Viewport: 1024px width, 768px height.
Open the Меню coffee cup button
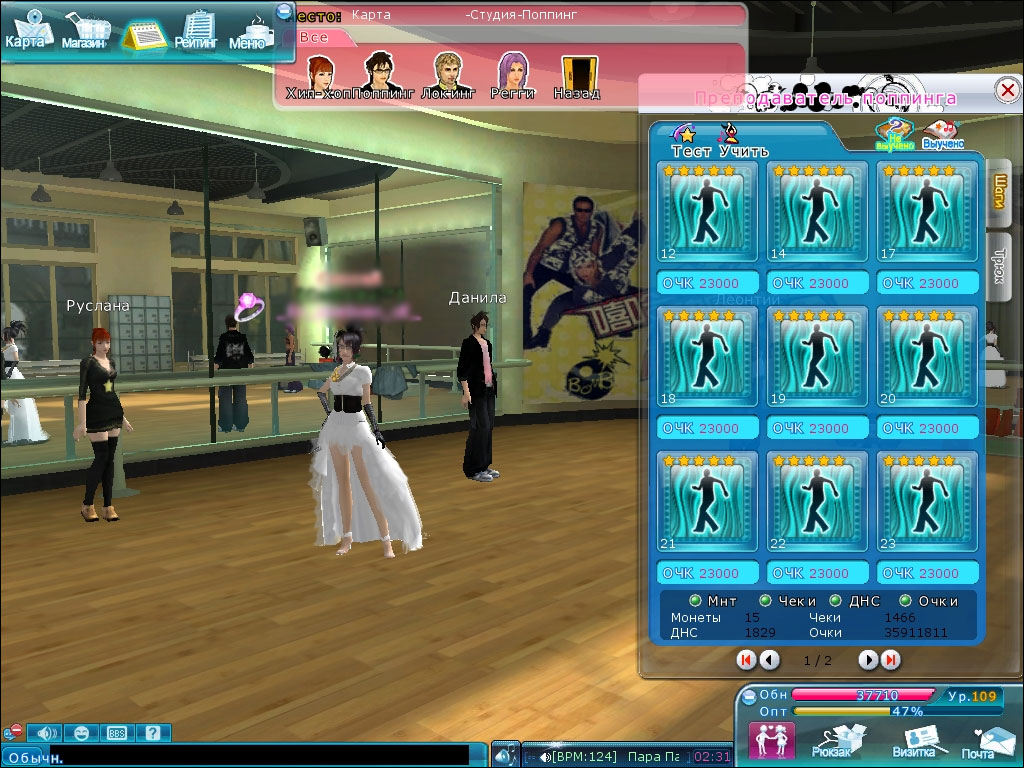[251, 33]
